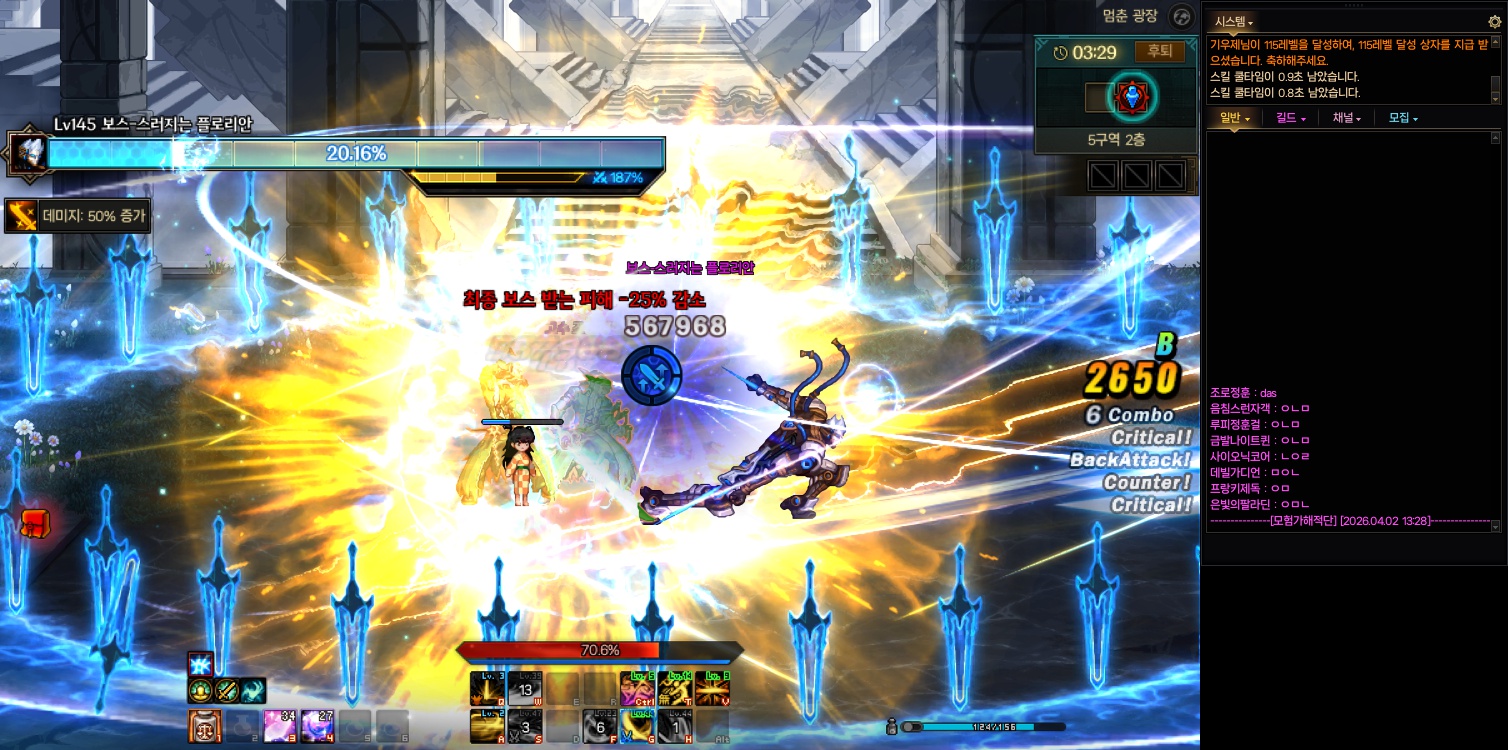Select the red item icon at left edge
The height and width of the screenshot is (750, 1508).
(x=34, y=522)
